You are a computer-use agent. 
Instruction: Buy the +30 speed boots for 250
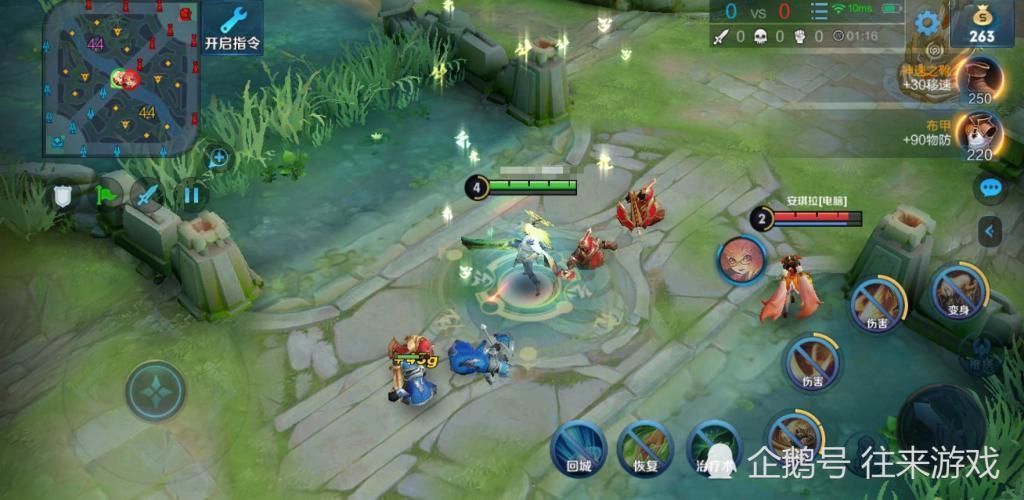pyautogui.click(x=978, y=79)
